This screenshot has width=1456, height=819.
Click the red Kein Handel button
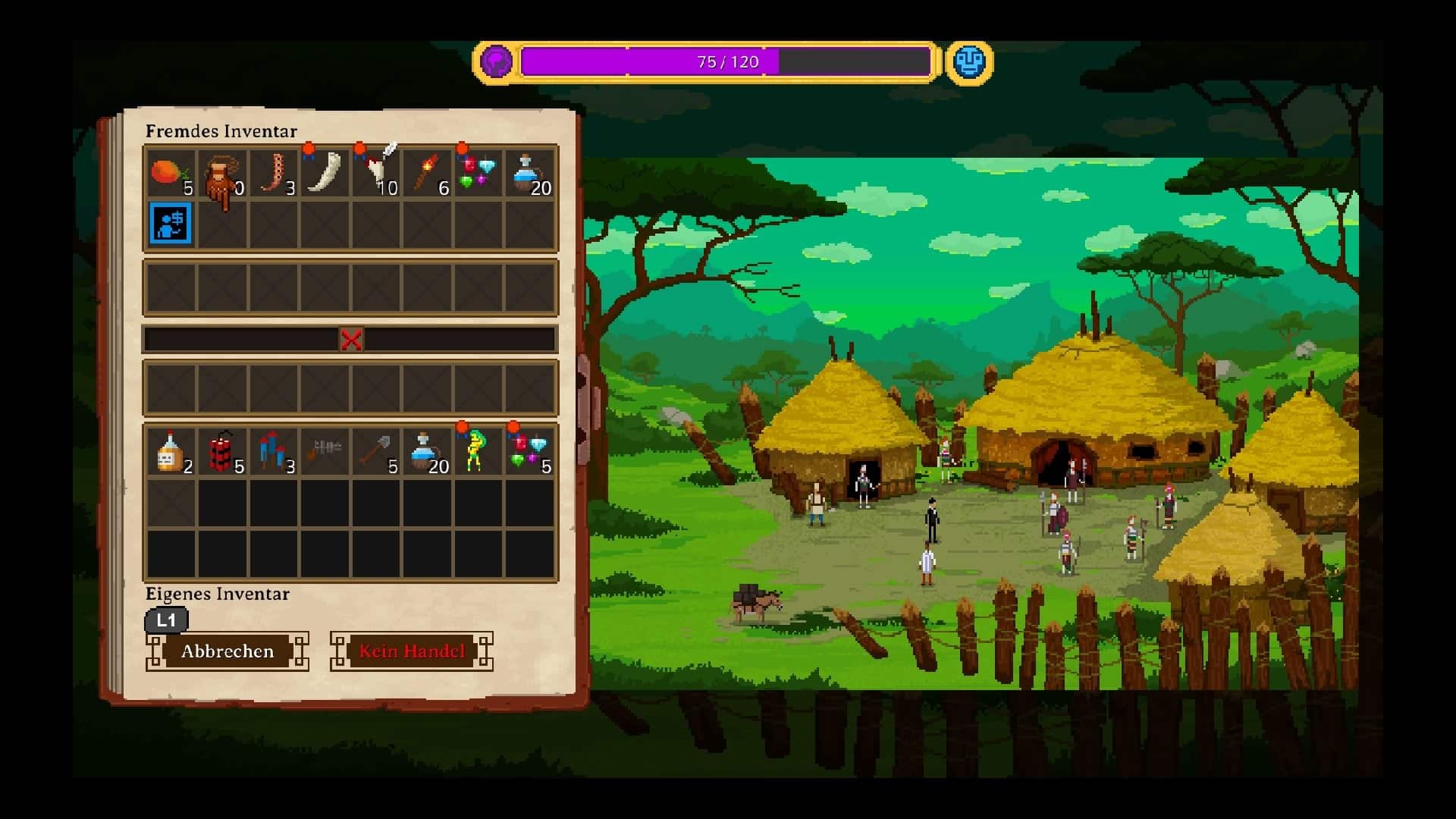[x=411, y=651]
